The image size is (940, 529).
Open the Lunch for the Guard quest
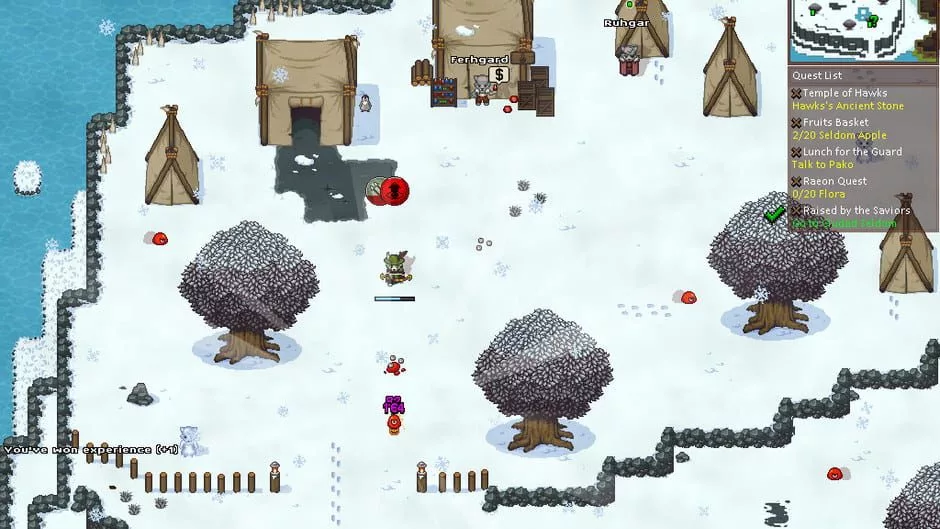coord(852,152)
